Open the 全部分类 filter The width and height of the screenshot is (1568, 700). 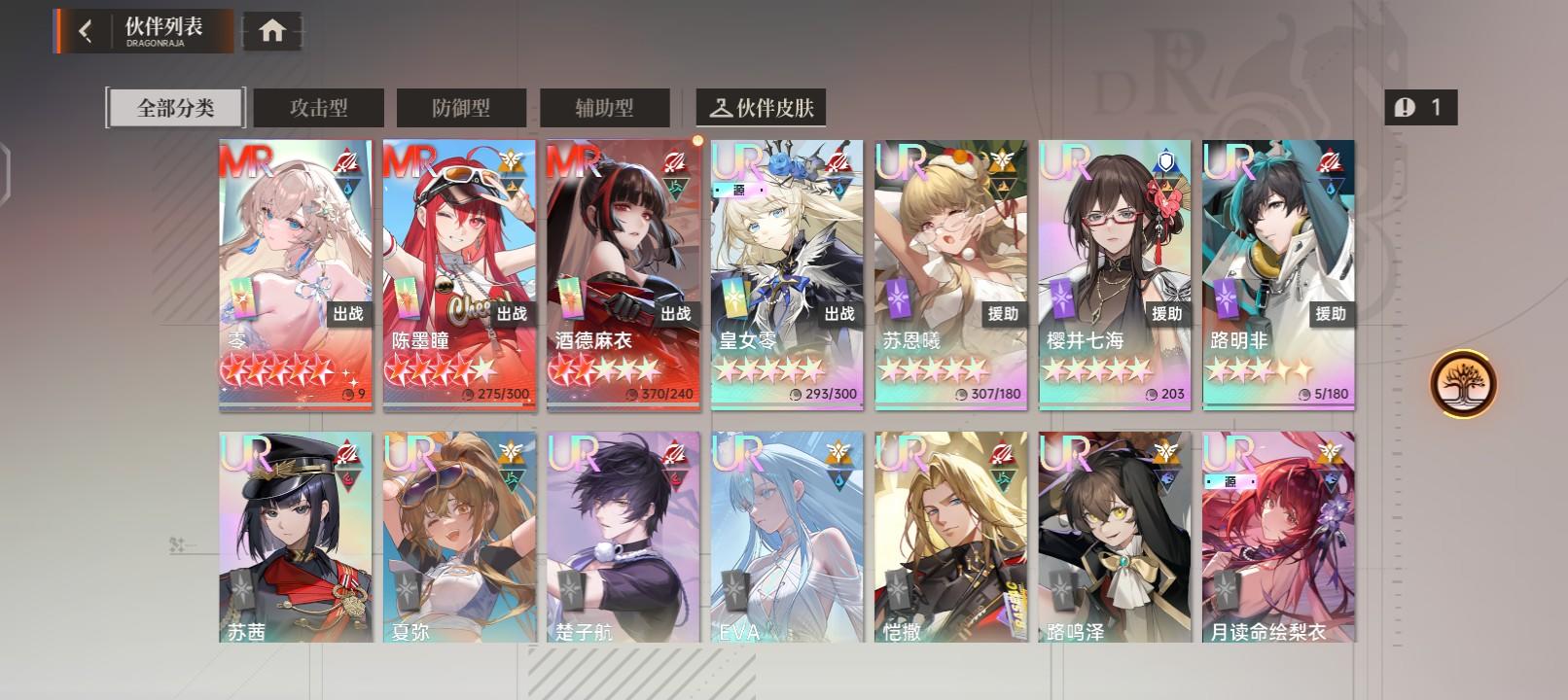click(174, 108)
